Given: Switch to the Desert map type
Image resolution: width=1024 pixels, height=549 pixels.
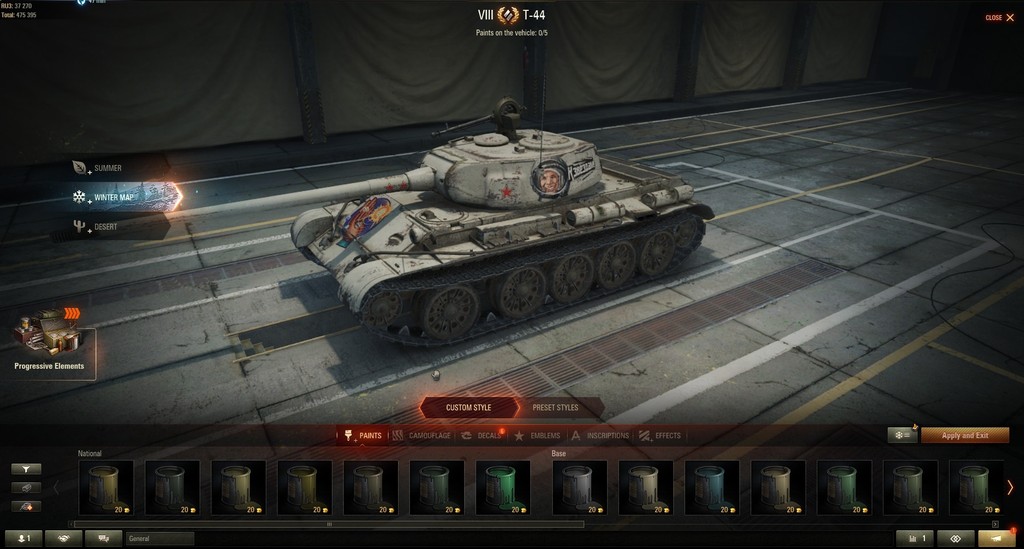Looking at the screenshot, I should (x=105, y=227).
